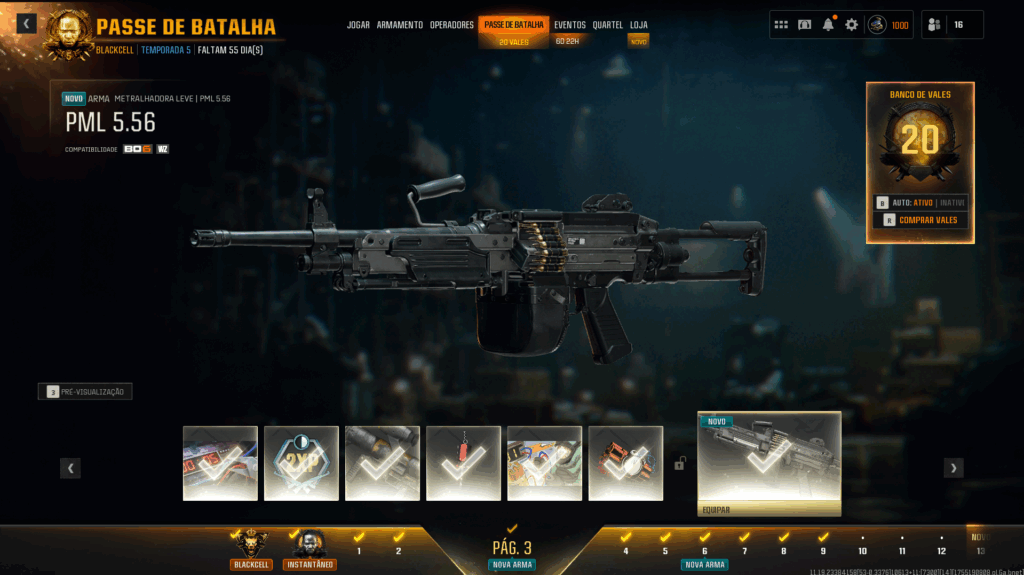Select the Eventos tab

pos(570,25)
